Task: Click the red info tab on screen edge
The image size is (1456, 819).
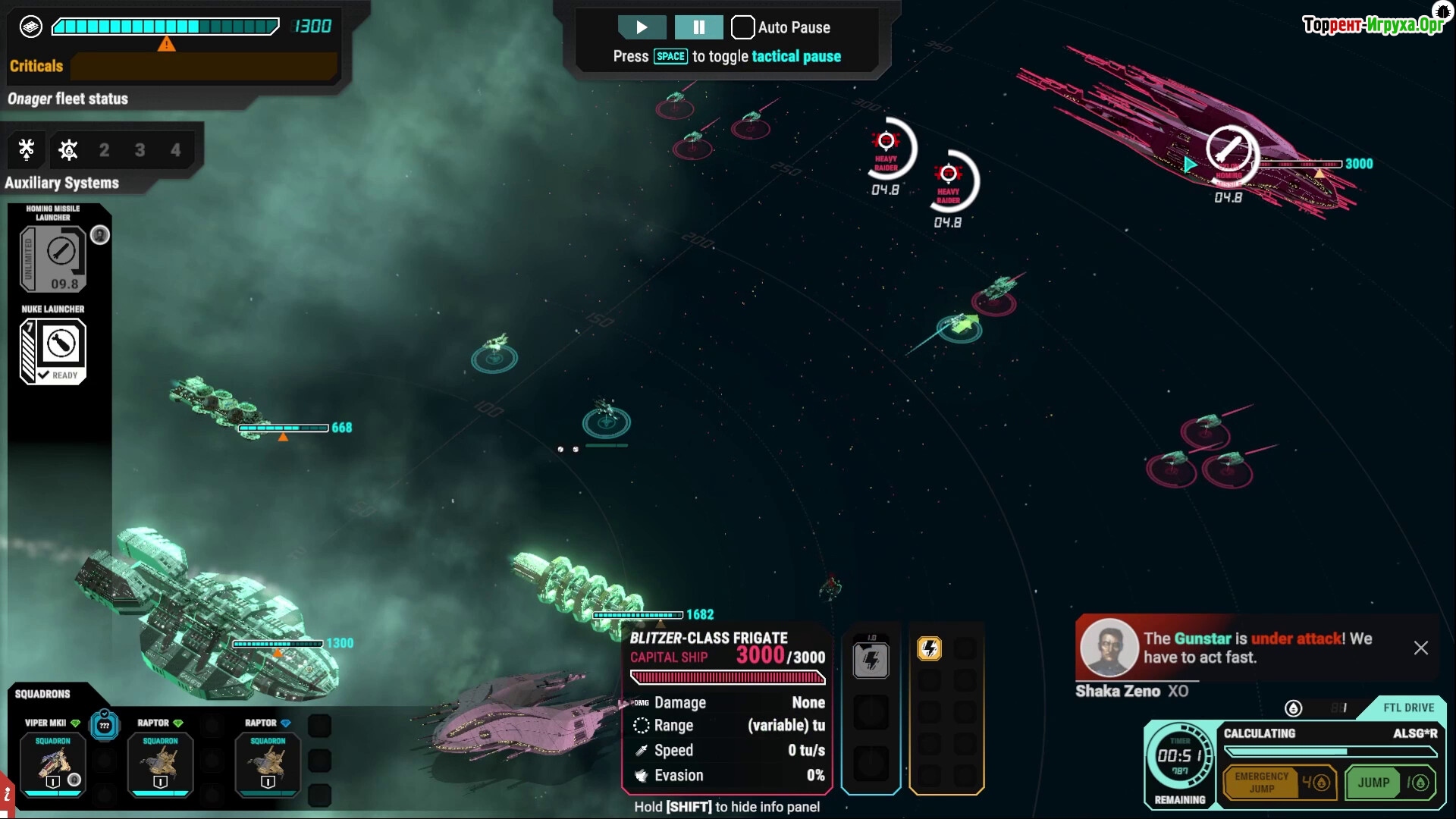Action: (x=7, y=795)
